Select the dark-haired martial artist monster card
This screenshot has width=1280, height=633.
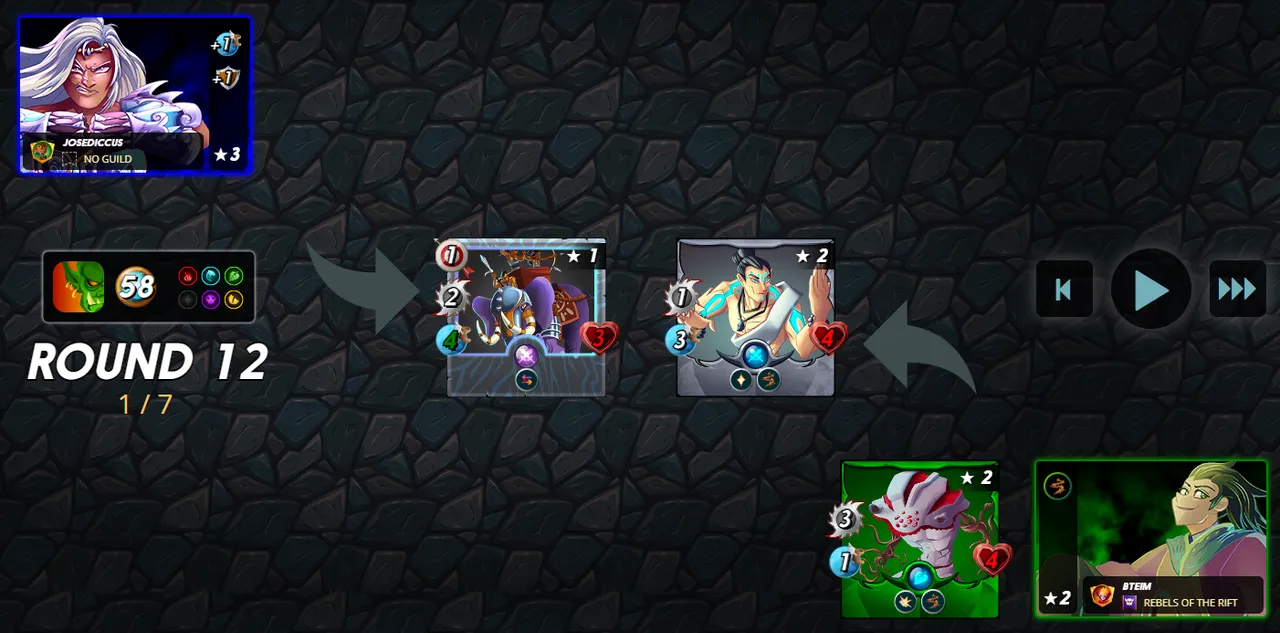[x=755, y=317]
